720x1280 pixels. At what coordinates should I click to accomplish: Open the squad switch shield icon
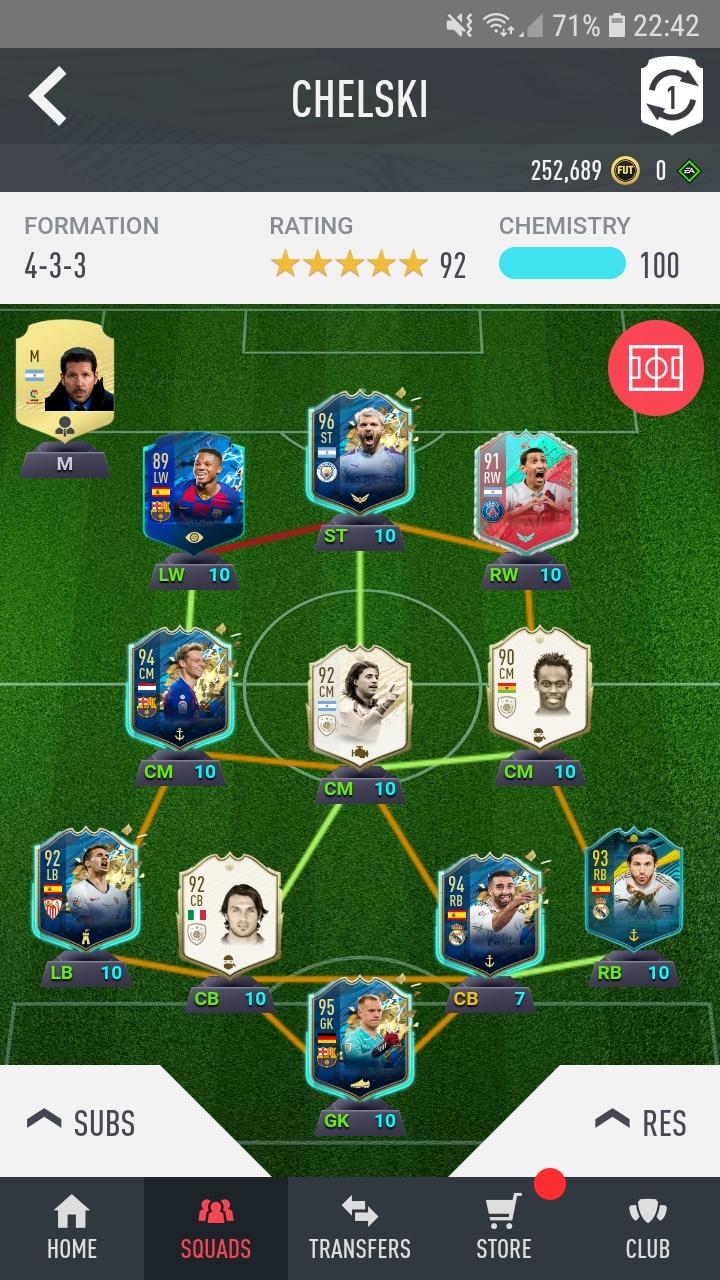tap(671, 96)
